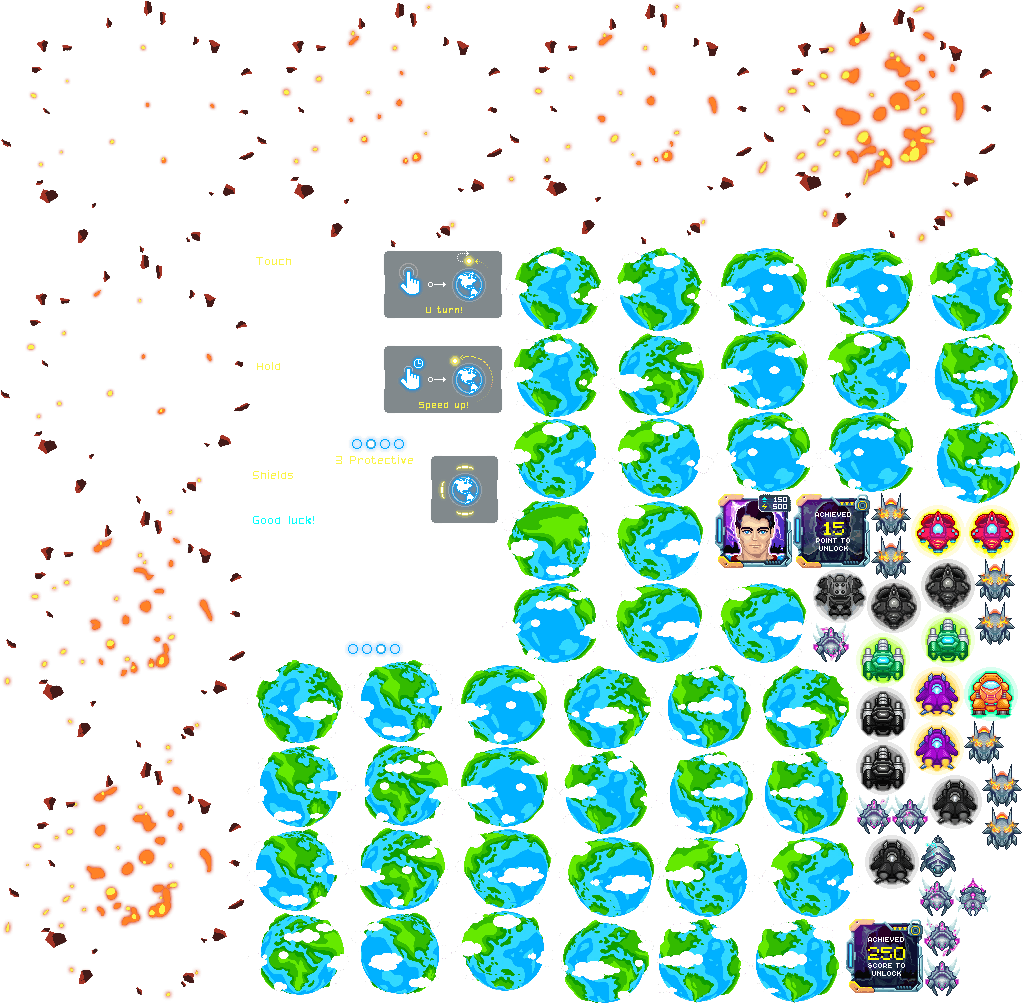
Task: Select the Speed up tutorial panel
Action: click(x=442, y=380)
